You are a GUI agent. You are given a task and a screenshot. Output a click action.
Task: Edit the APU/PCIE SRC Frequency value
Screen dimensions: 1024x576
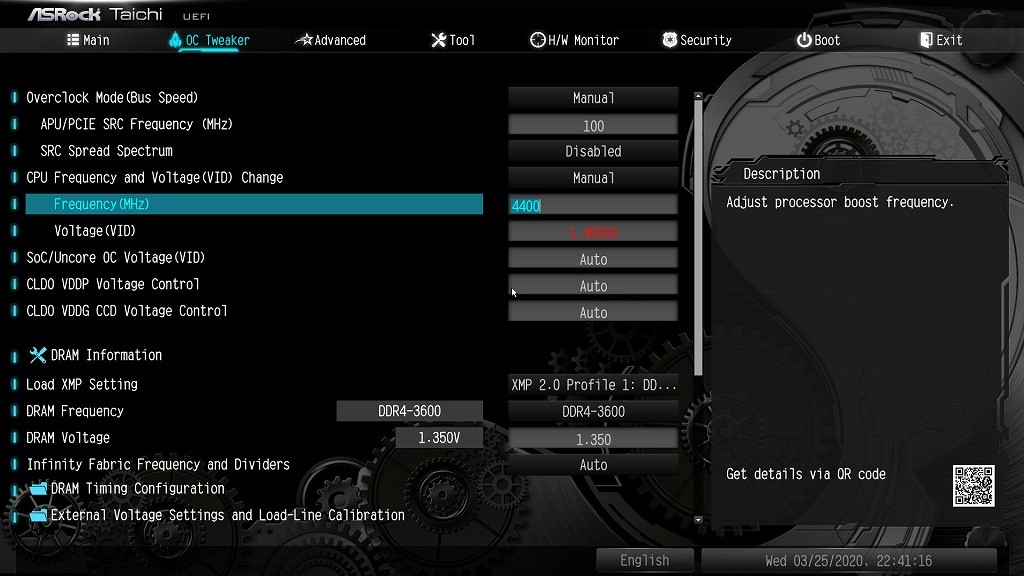[593, 125]
